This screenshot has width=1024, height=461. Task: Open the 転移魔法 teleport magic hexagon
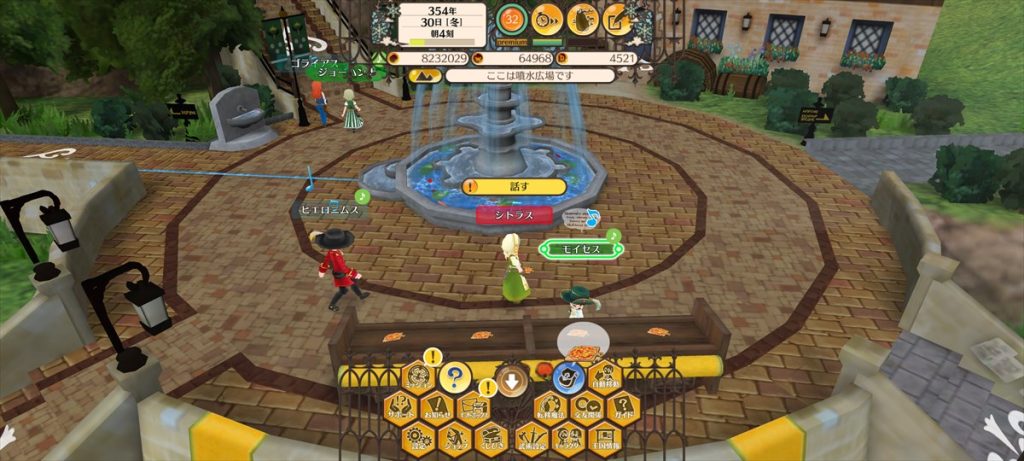(x=549, y=408)
